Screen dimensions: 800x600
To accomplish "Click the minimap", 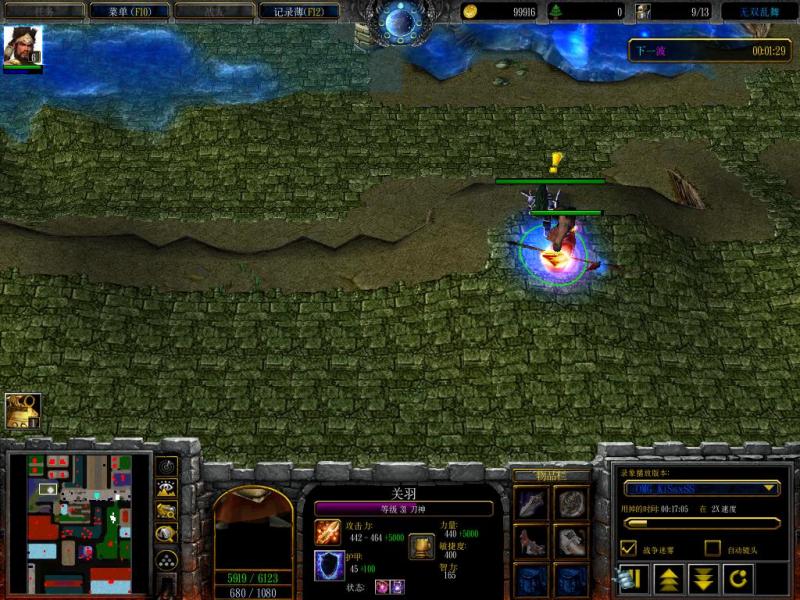I will [x=79, y=523].
